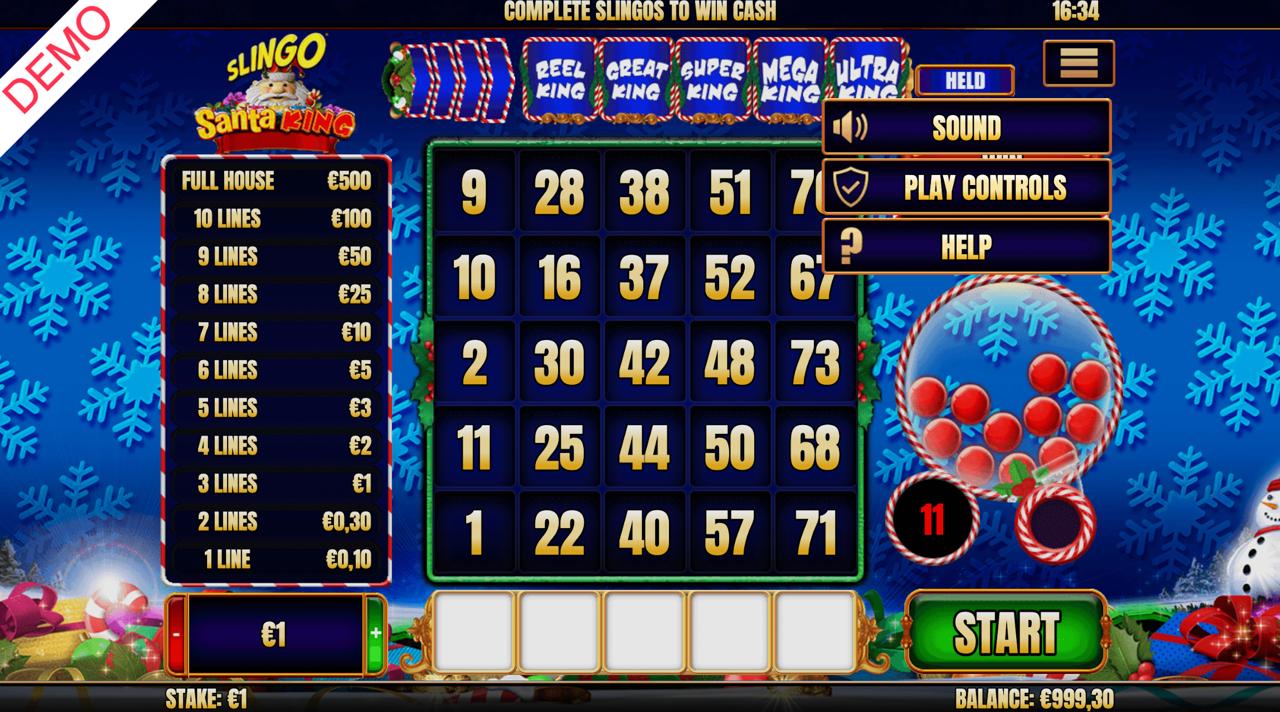Increase stake with the green plus
The height and width of the screenshot is (712, 1280).
tap(376, 634)
